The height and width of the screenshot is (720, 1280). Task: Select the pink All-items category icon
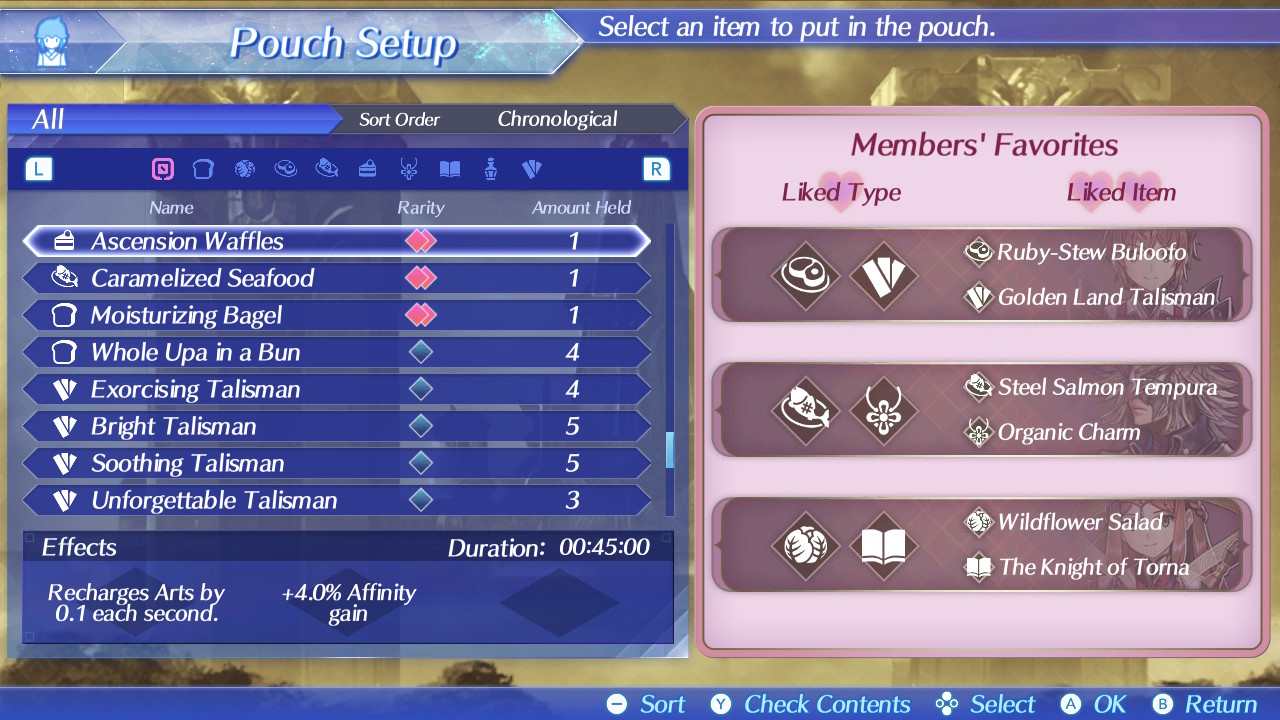[163, 169]
